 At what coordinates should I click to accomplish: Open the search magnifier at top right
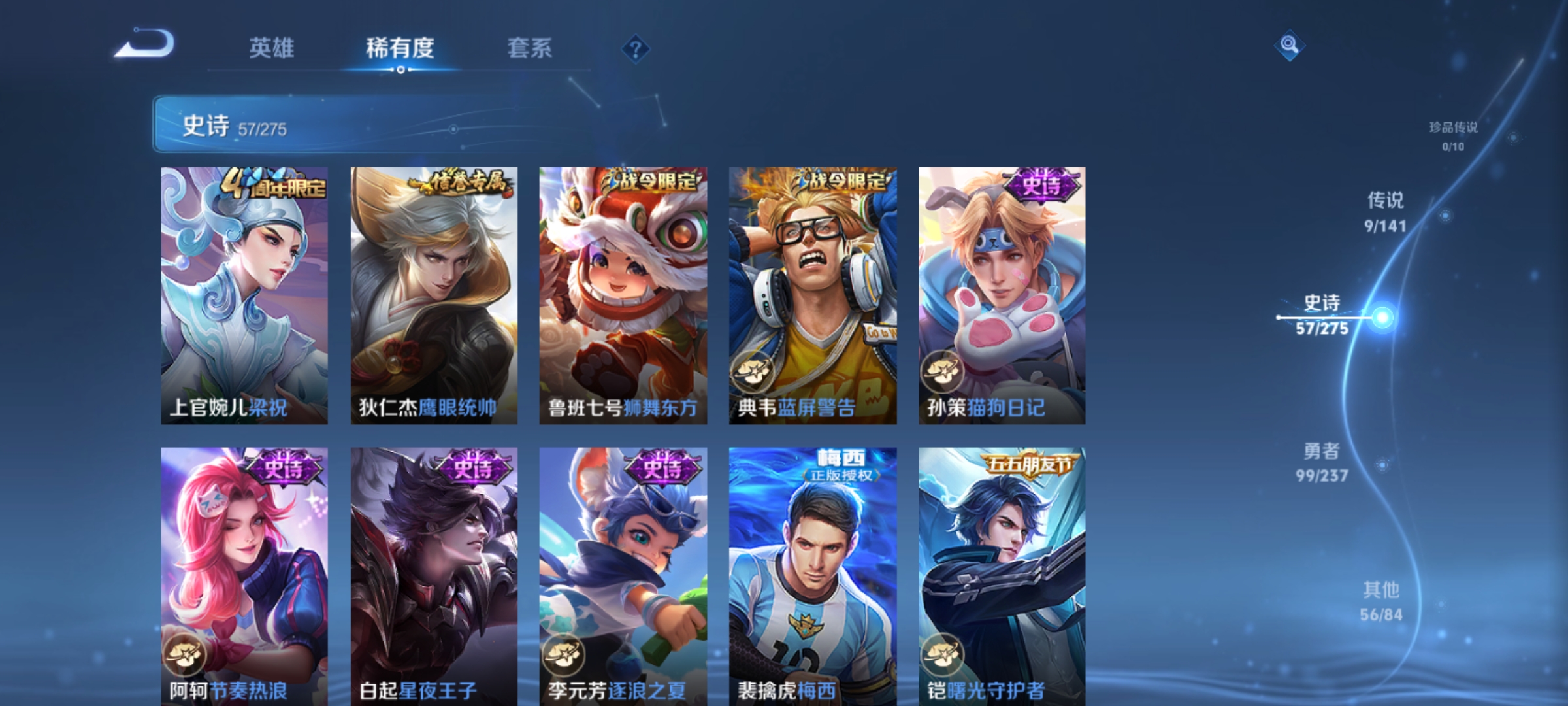click(1289, 46)
